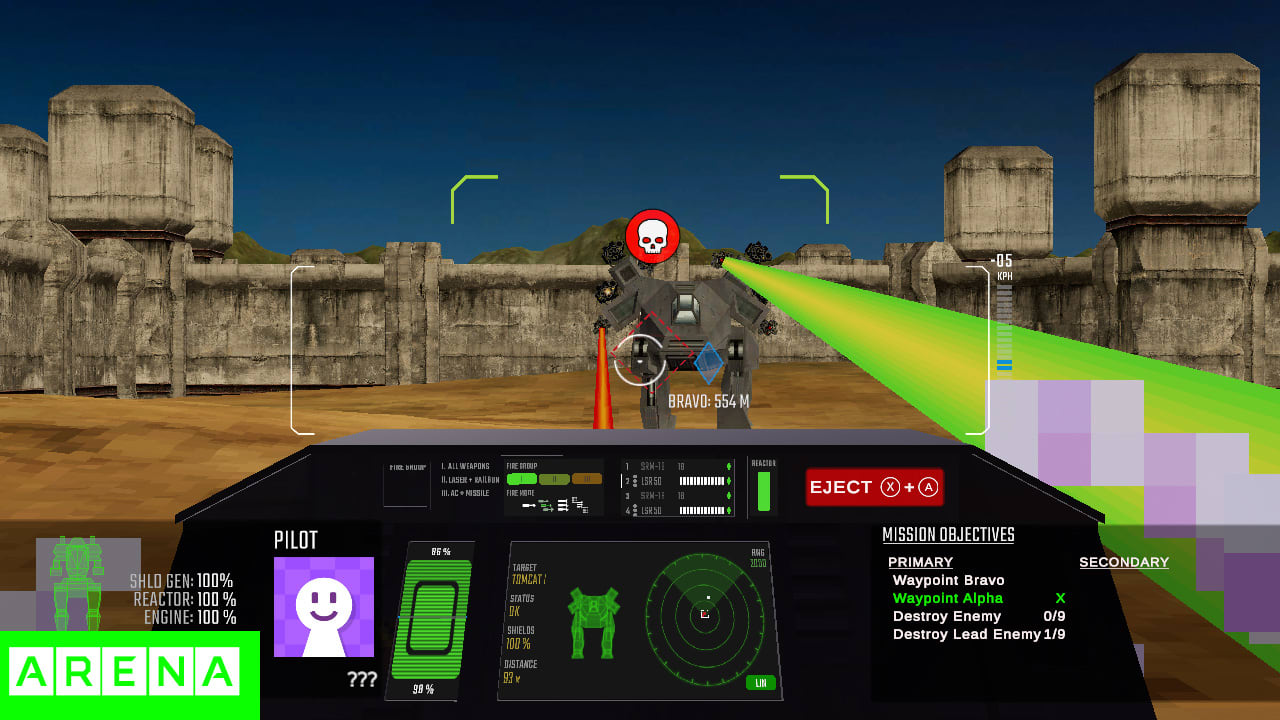This screenshot has height=720, width=1280.
Task: Select the group fire mode icon
Action: pyautogui.click(x=563, y=506)
